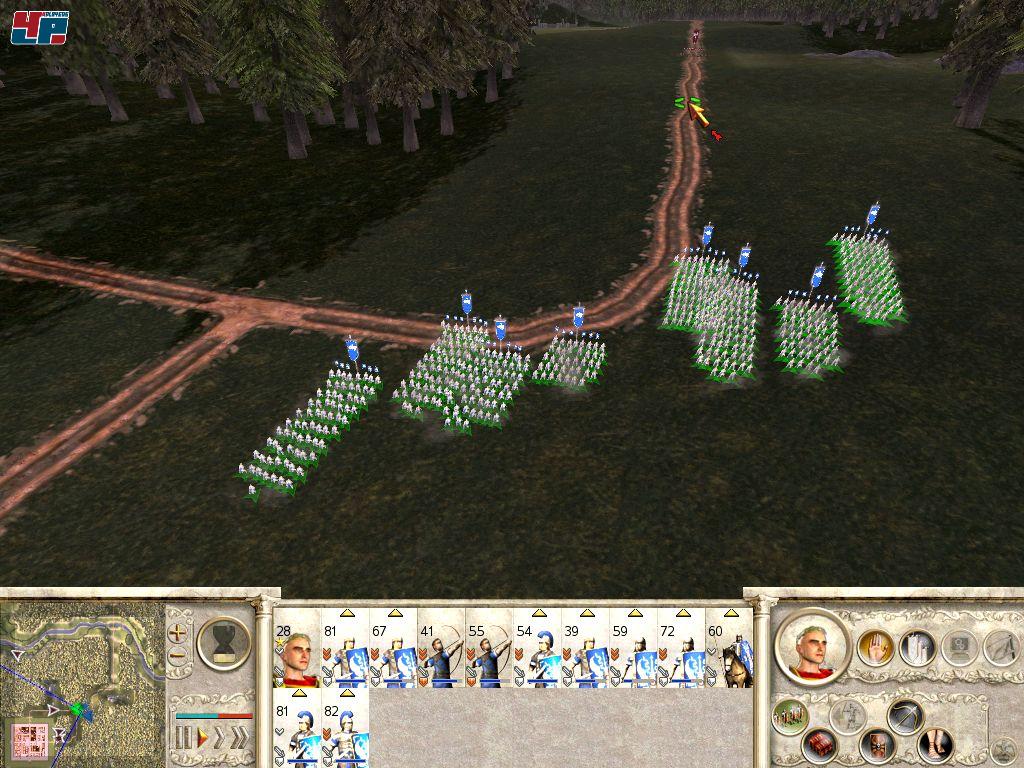Pause the battle with the pause button
This screenshot has height=768, width=1024.
[183, 738]
